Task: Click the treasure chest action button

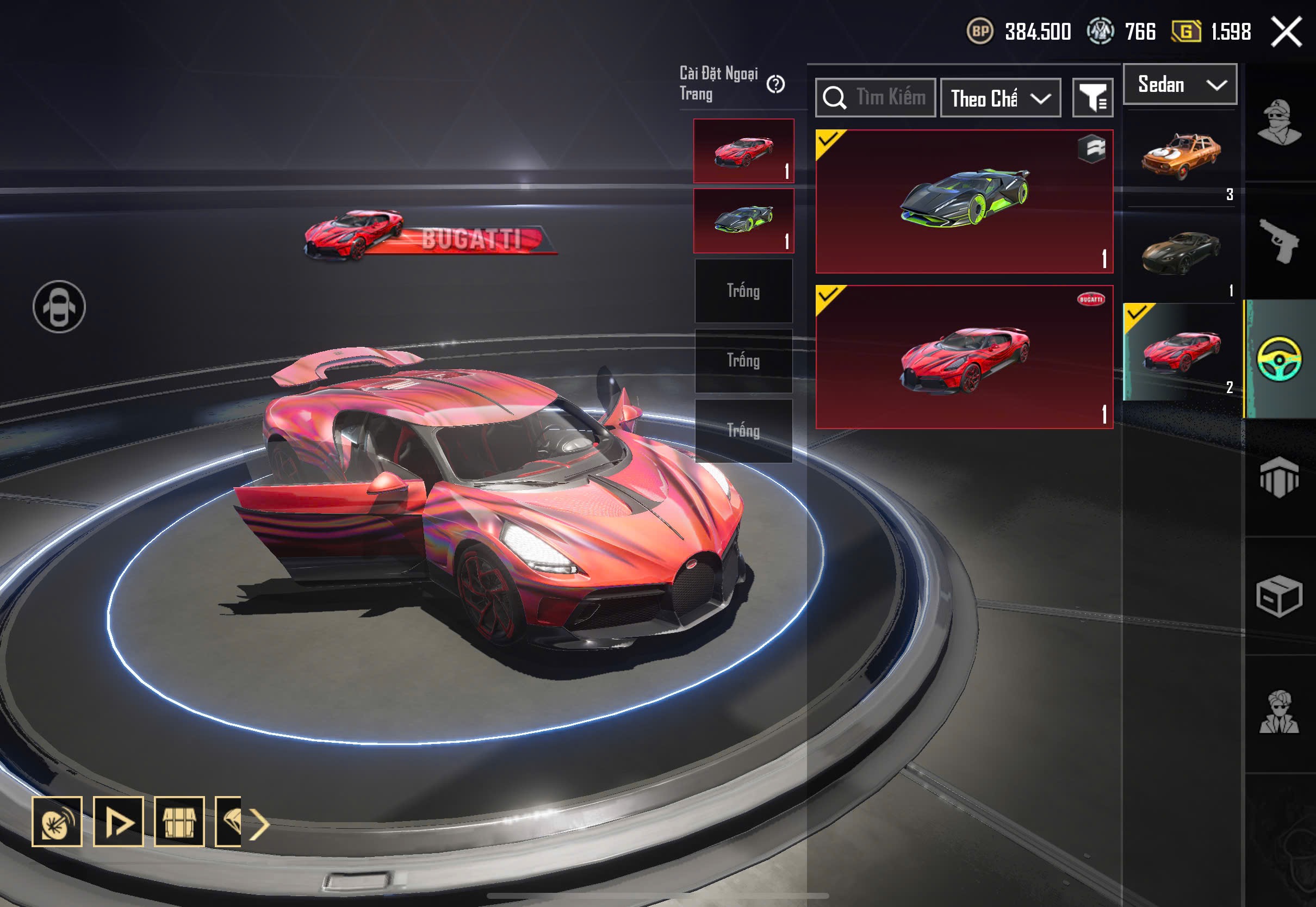Action: [179, 822]
